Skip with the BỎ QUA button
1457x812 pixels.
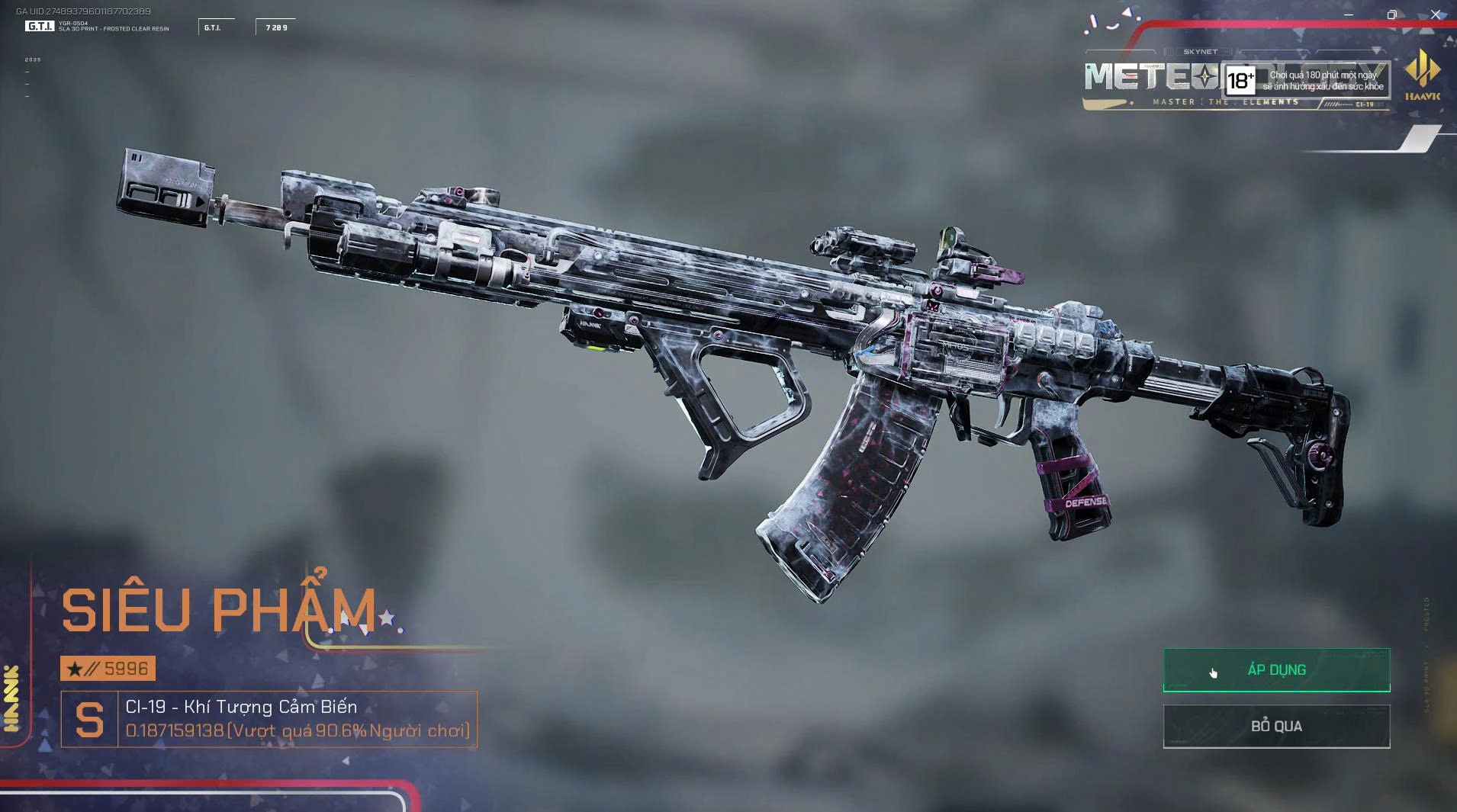point(1276,726)
